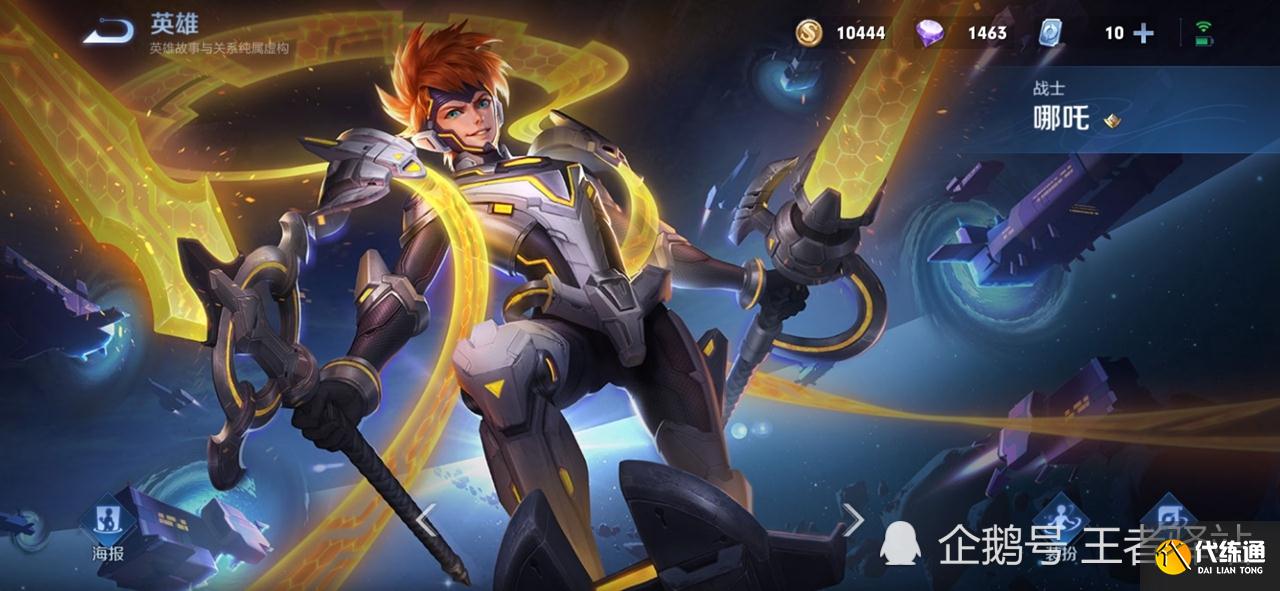The height and width of the screenshot is (591, 1280).
Task: Show the previous hero with the left chevron
Action: click(426, 518)
